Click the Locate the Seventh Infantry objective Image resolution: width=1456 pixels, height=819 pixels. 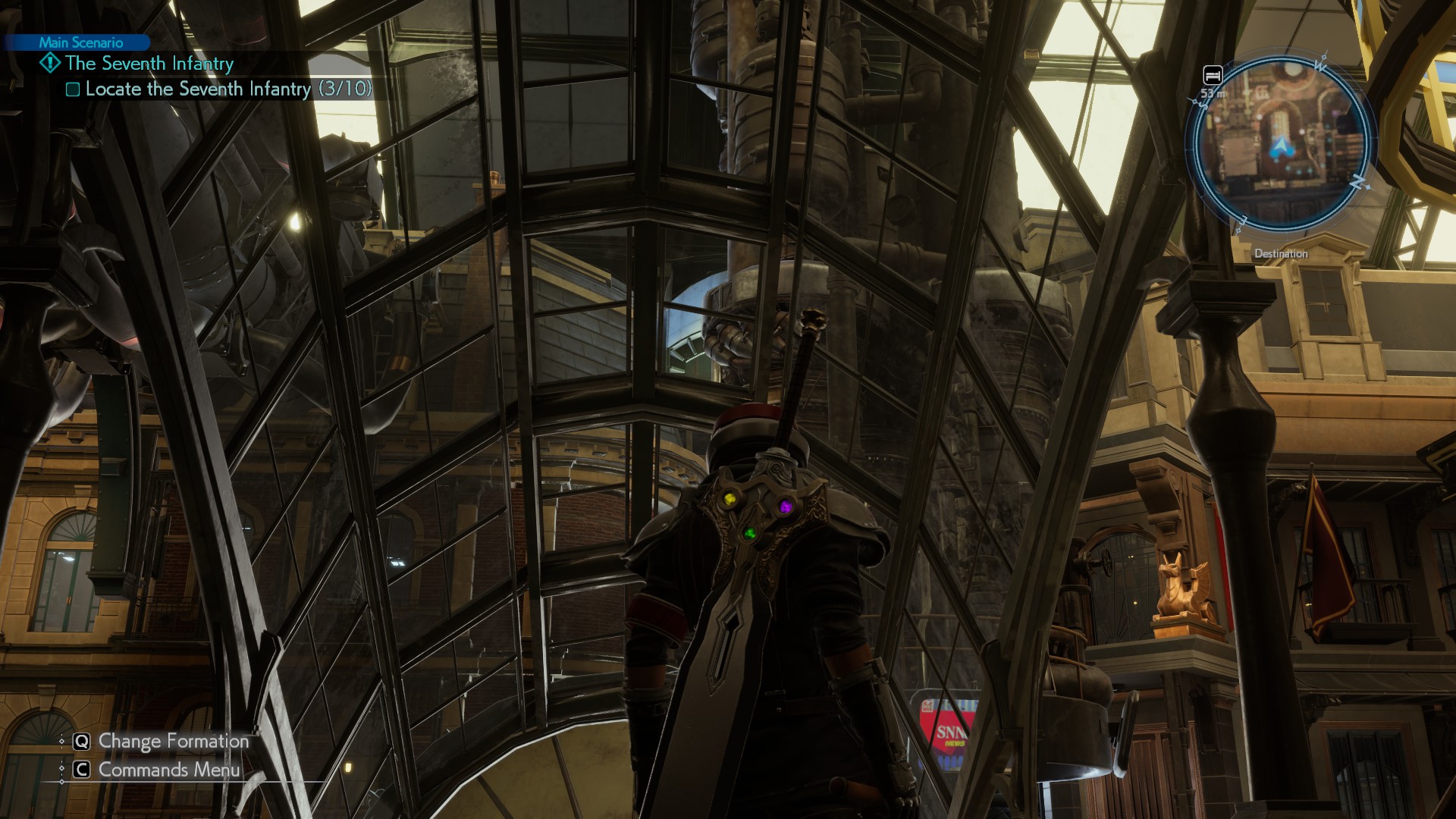(x=227, y=89)
